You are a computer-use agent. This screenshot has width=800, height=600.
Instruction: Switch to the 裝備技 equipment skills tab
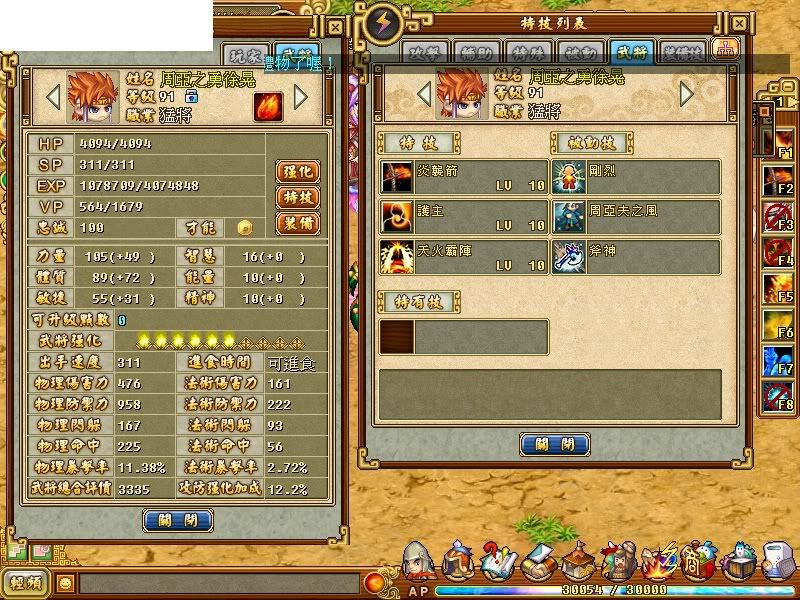pyautogui.click(x=683, y=52)
